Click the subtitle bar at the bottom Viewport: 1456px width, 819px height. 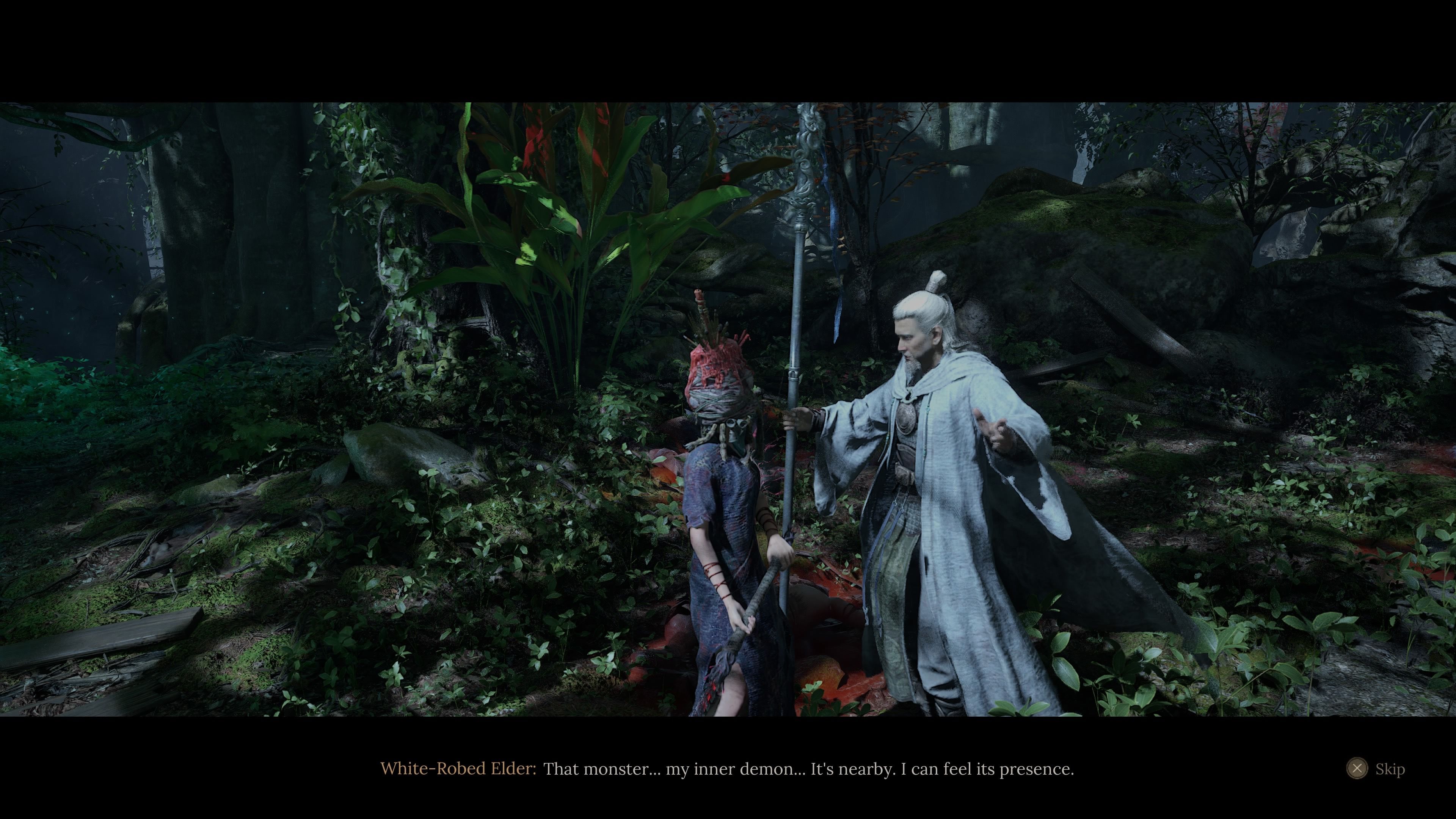(x=728, y=769)
